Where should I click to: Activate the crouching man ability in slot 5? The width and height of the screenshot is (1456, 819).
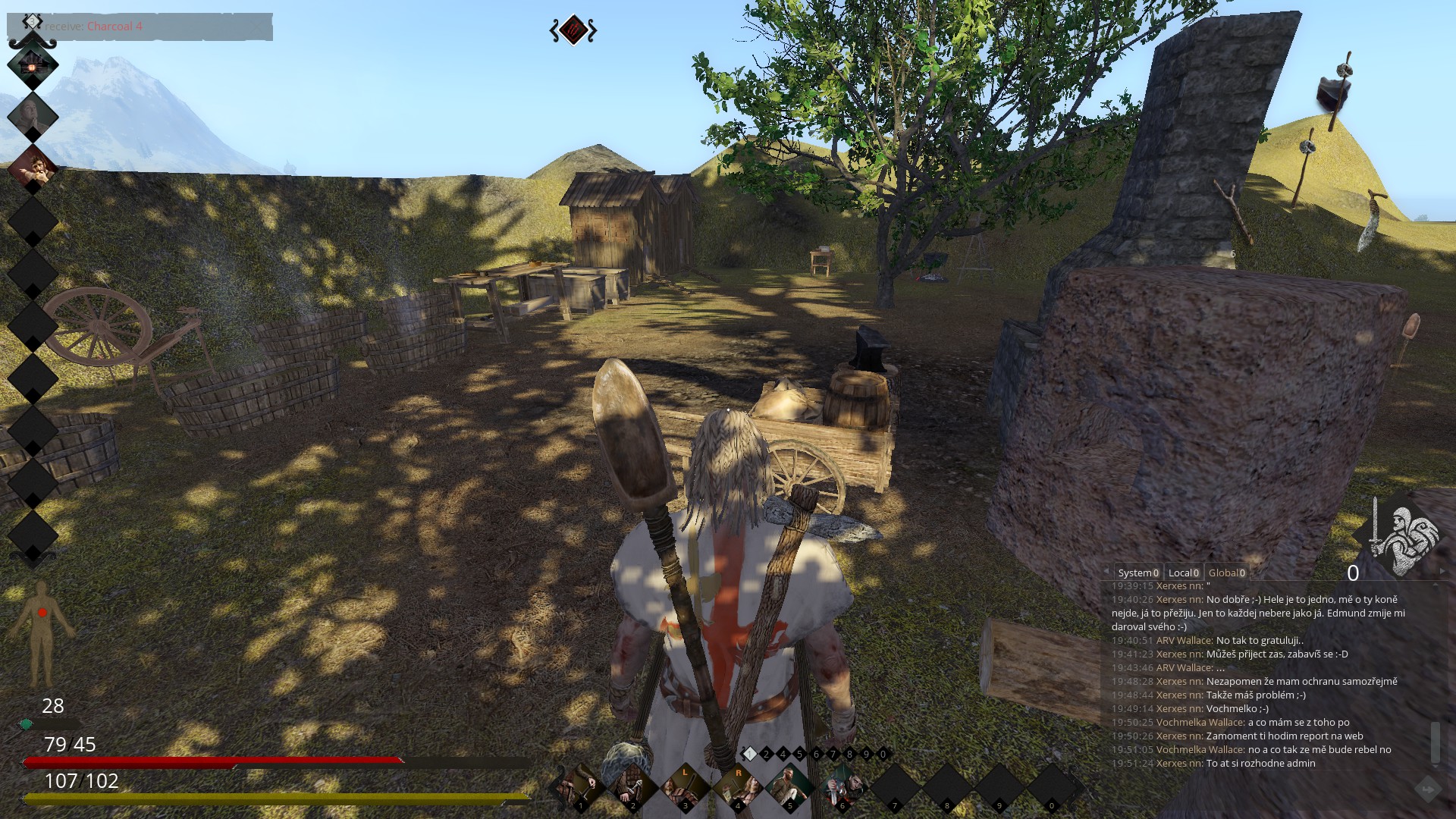click(x=789, y=788)
